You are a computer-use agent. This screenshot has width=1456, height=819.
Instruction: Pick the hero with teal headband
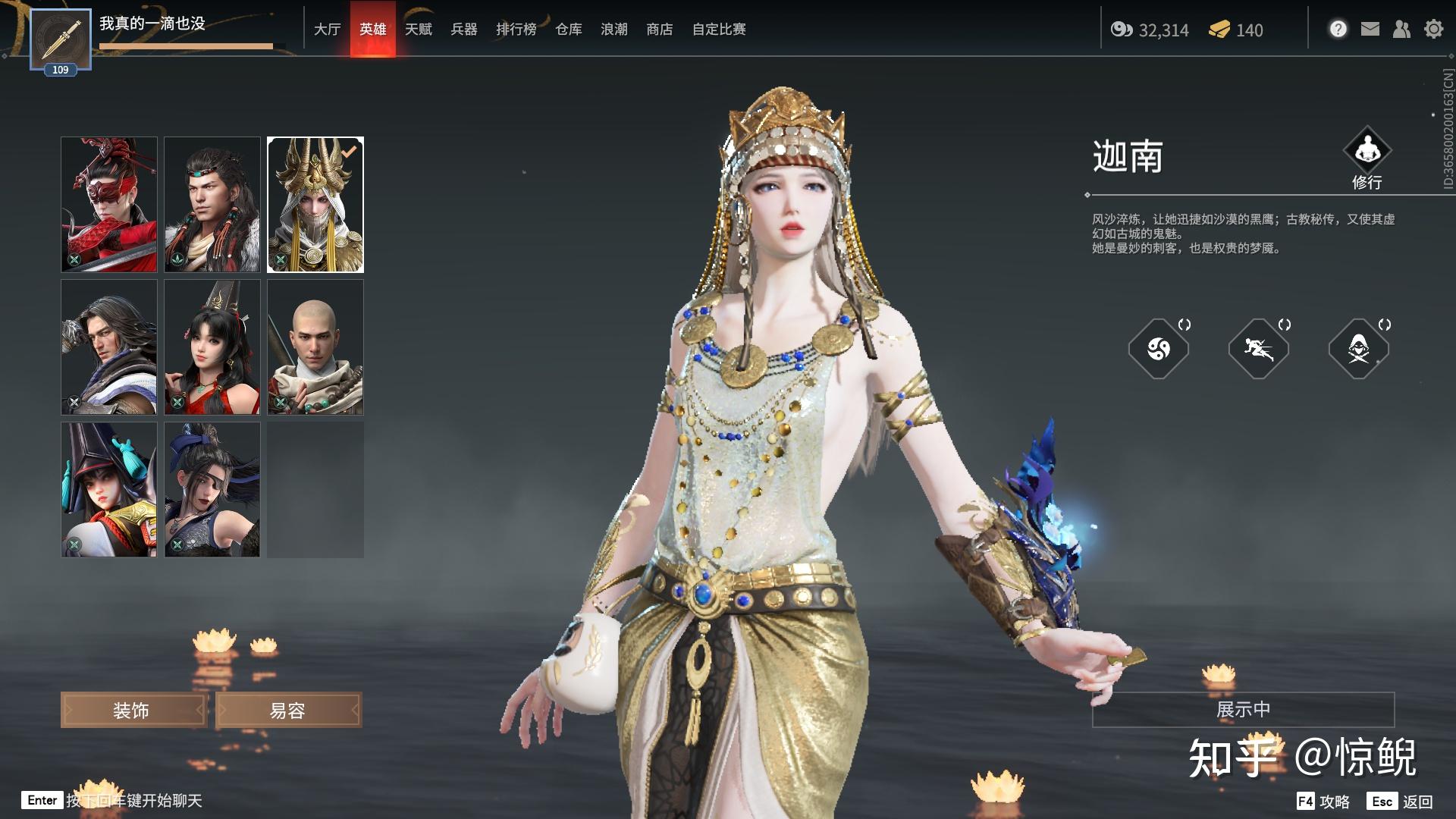[x=212, y=205]
